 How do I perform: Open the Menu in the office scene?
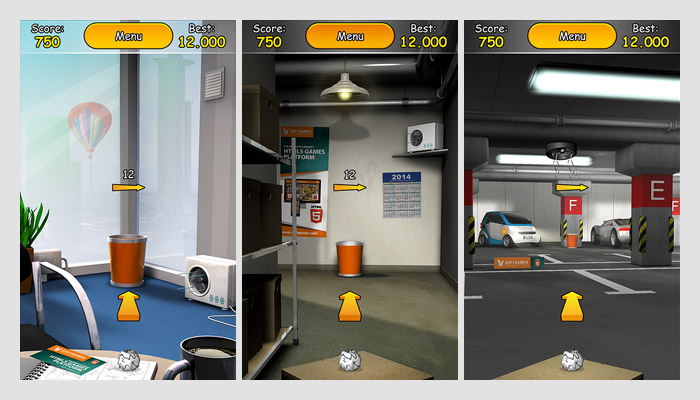128,36
